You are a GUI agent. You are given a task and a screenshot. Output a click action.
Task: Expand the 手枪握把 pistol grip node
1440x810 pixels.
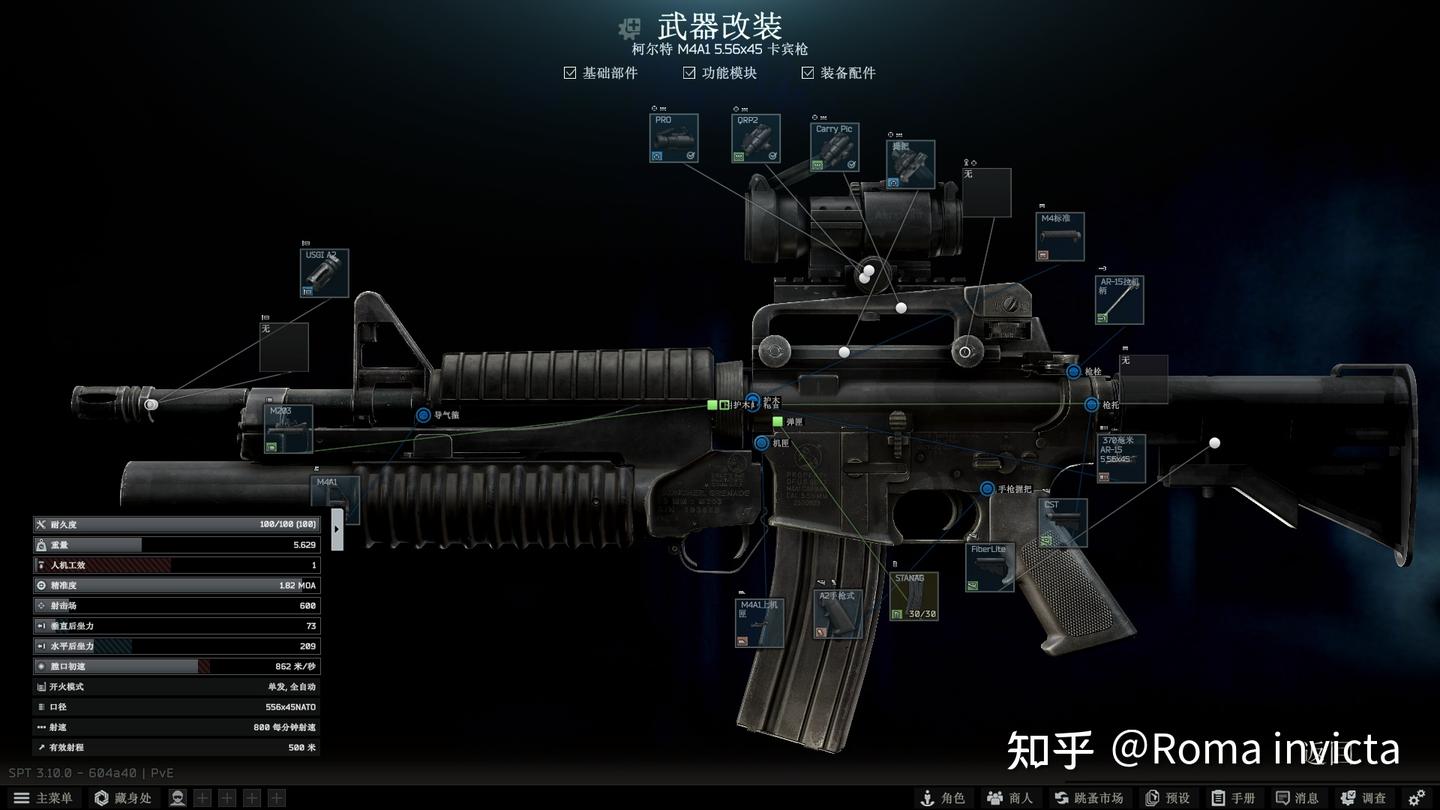click(x=988, y=489)
